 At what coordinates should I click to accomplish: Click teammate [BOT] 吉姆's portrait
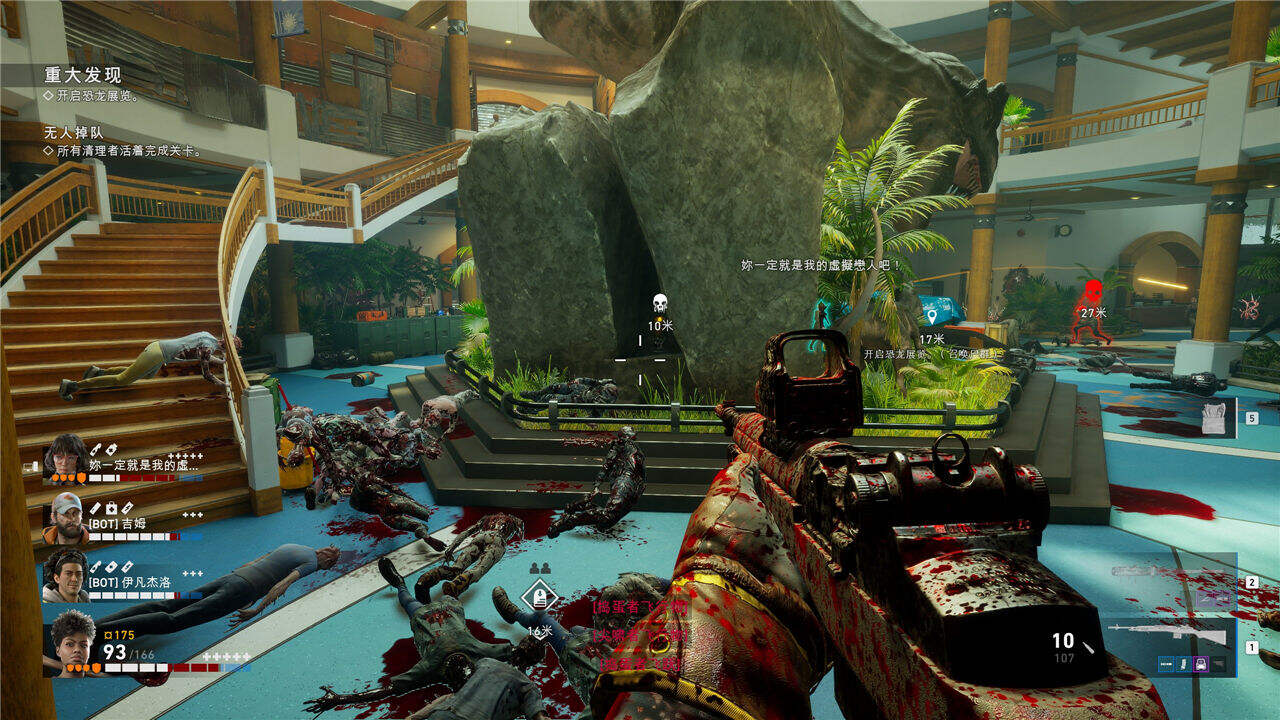point(66,516)
